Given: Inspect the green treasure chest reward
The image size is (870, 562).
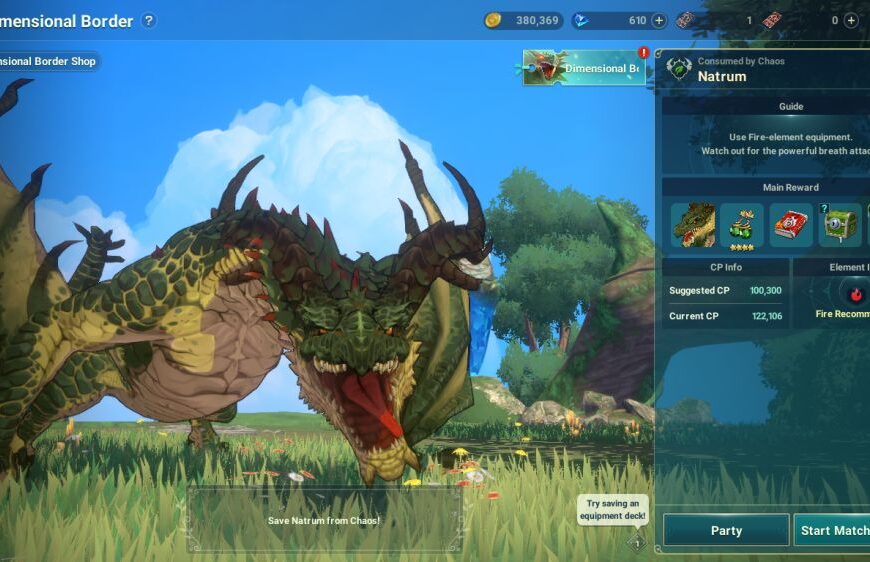Looking at the screenshot, I should [x=840, y=225].
